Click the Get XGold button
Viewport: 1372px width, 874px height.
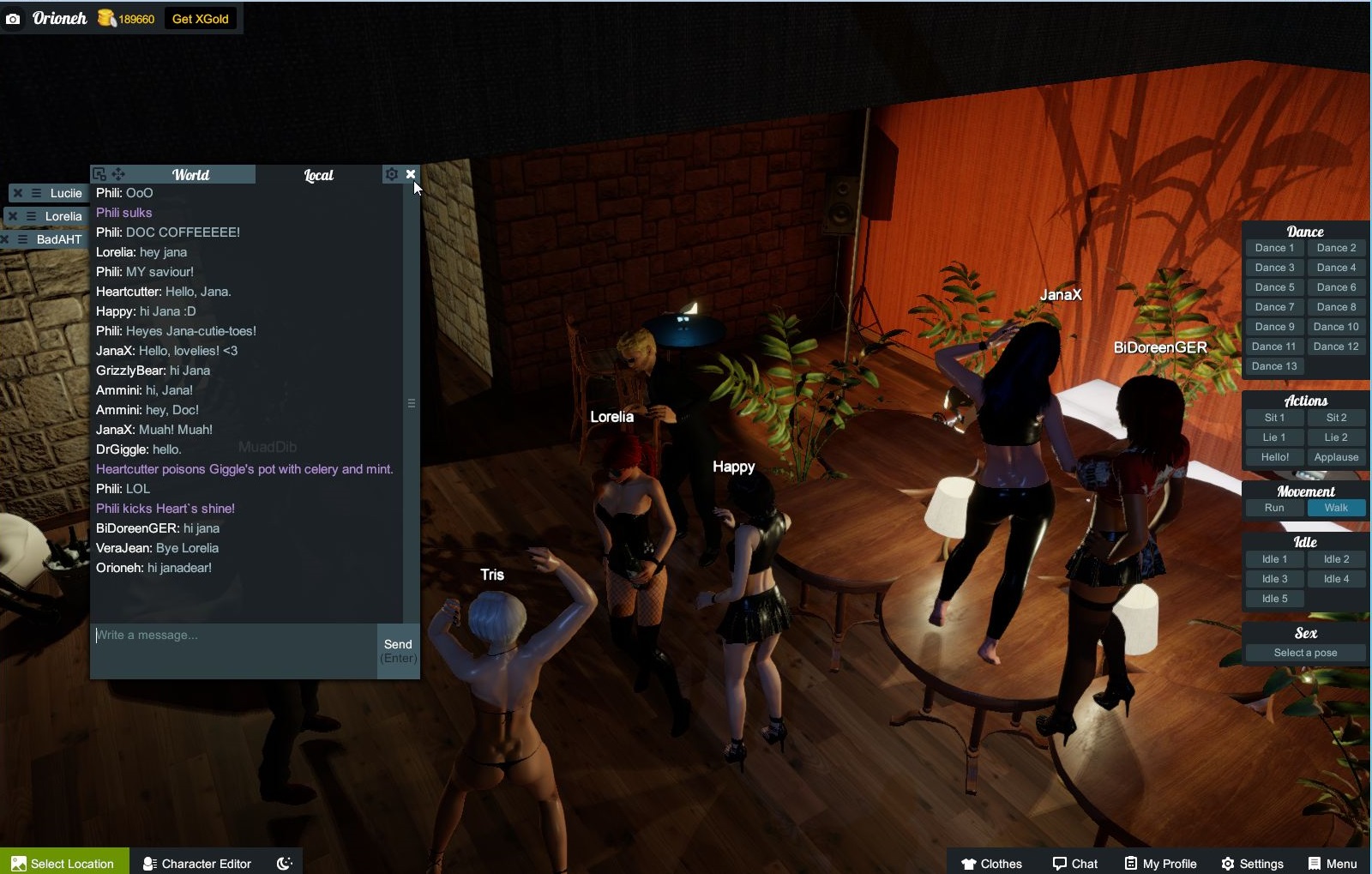[201, 17]
